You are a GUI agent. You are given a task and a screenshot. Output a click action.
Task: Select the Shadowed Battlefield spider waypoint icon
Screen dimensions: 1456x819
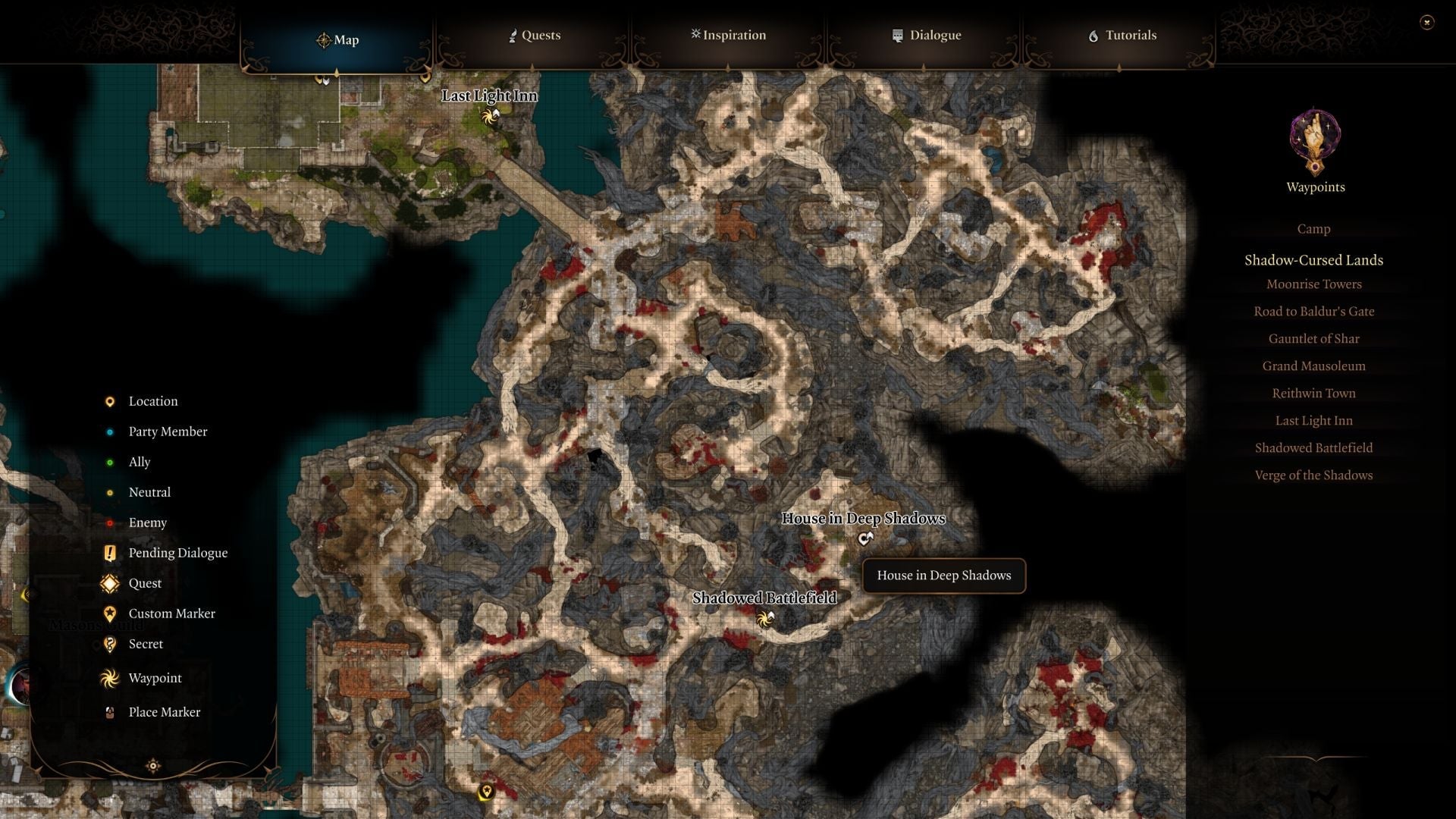pos(763,620)
